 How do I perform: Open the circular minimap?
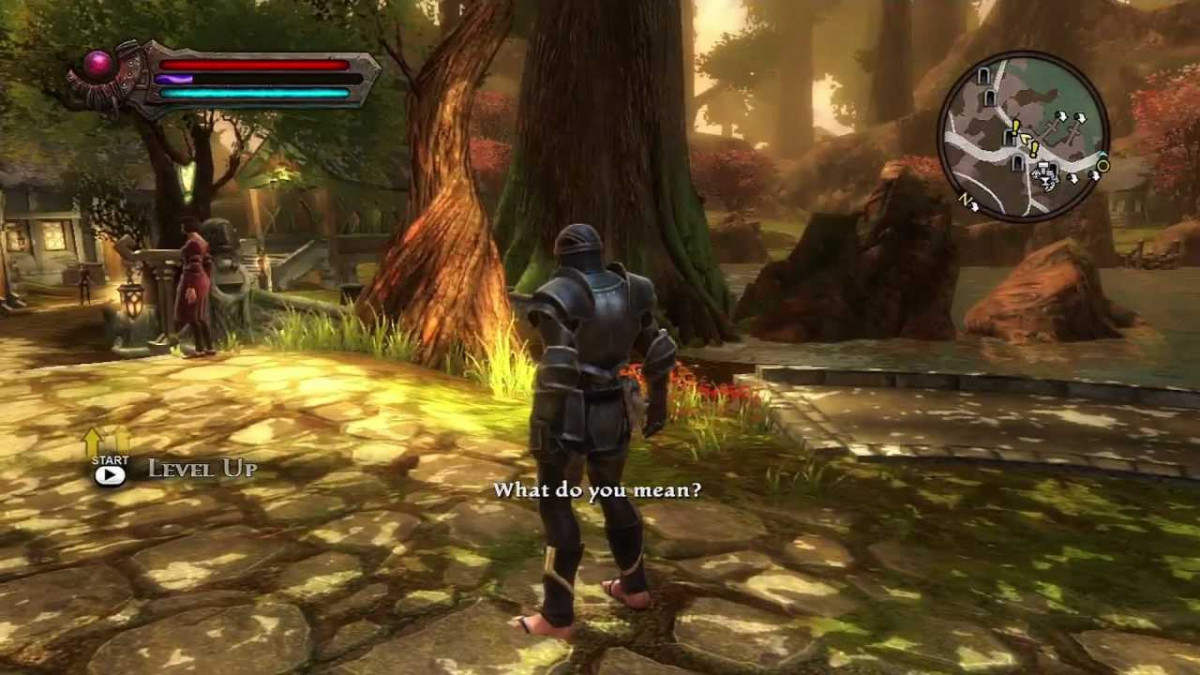point(1022,136)
